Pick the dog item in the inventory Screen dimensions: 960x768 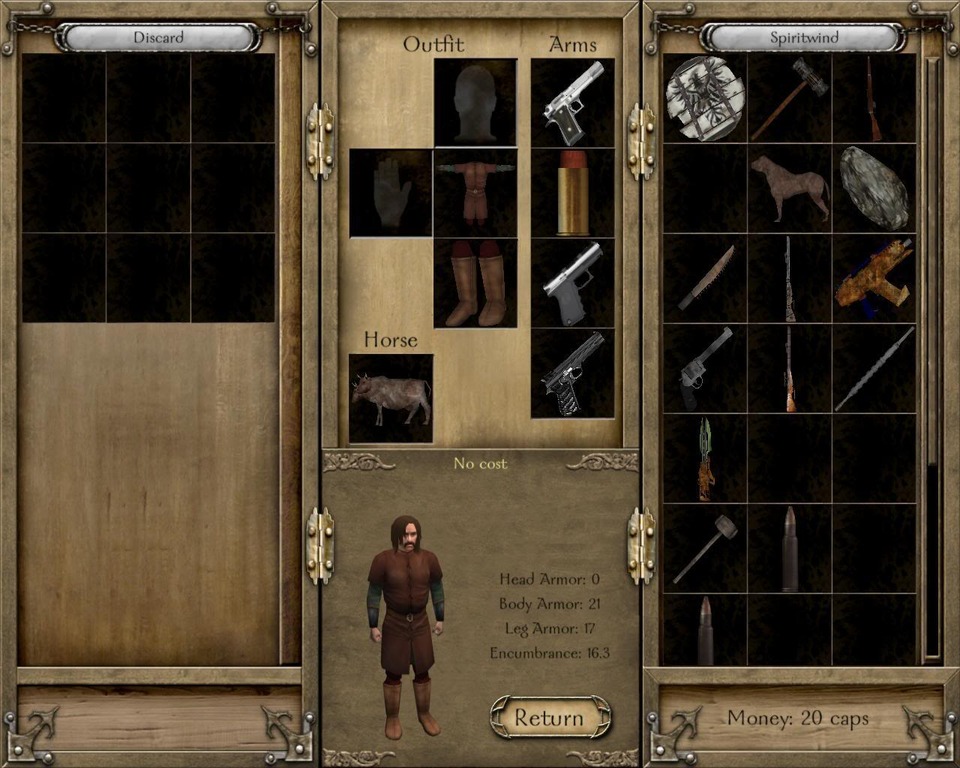tap(790, 188)
